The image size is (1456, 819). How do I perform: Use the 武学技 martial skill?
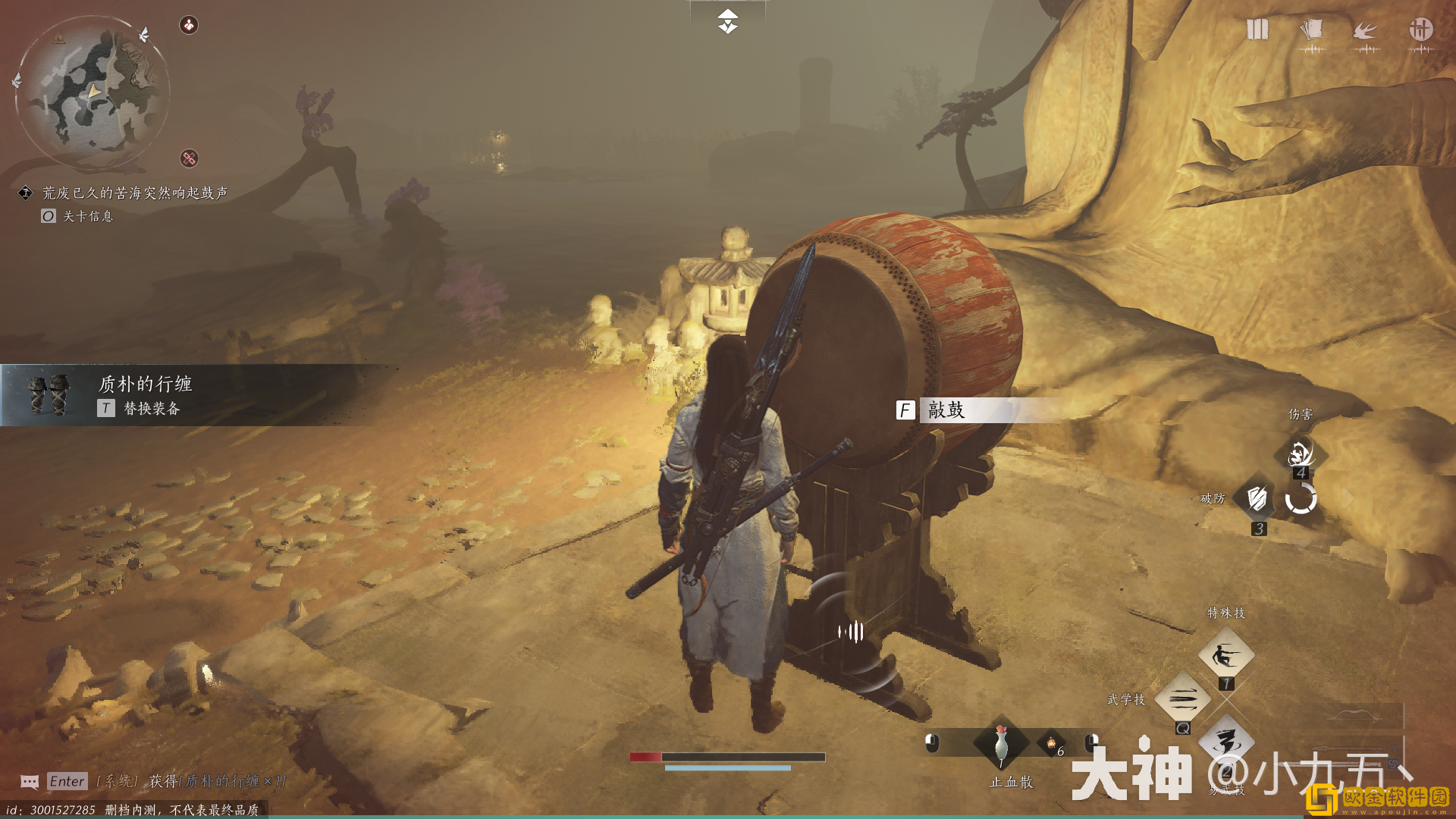coord(1182,698)
